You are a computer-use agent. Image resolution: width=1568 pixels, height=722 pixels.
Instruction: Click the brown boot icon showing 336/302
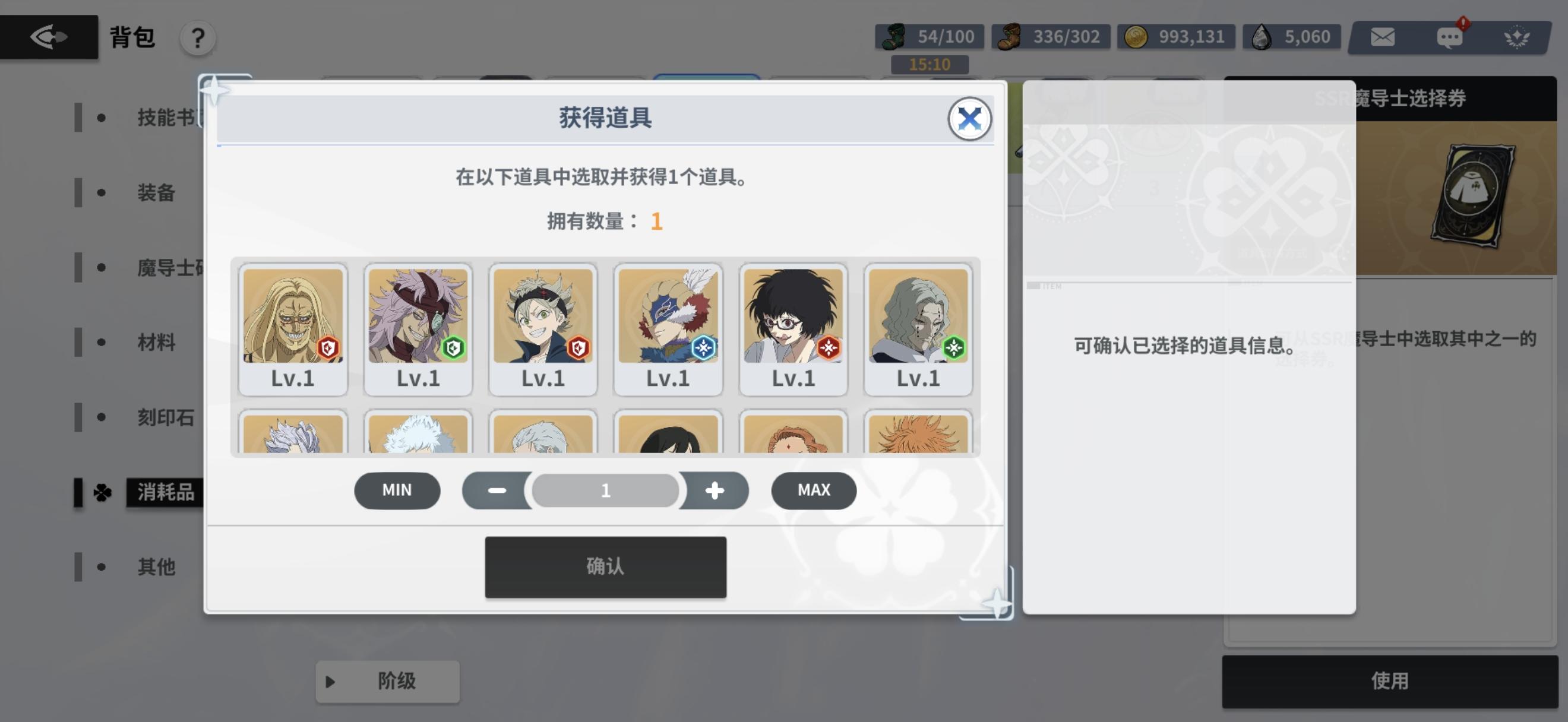pyautogui.click(x=1011, y=36)
